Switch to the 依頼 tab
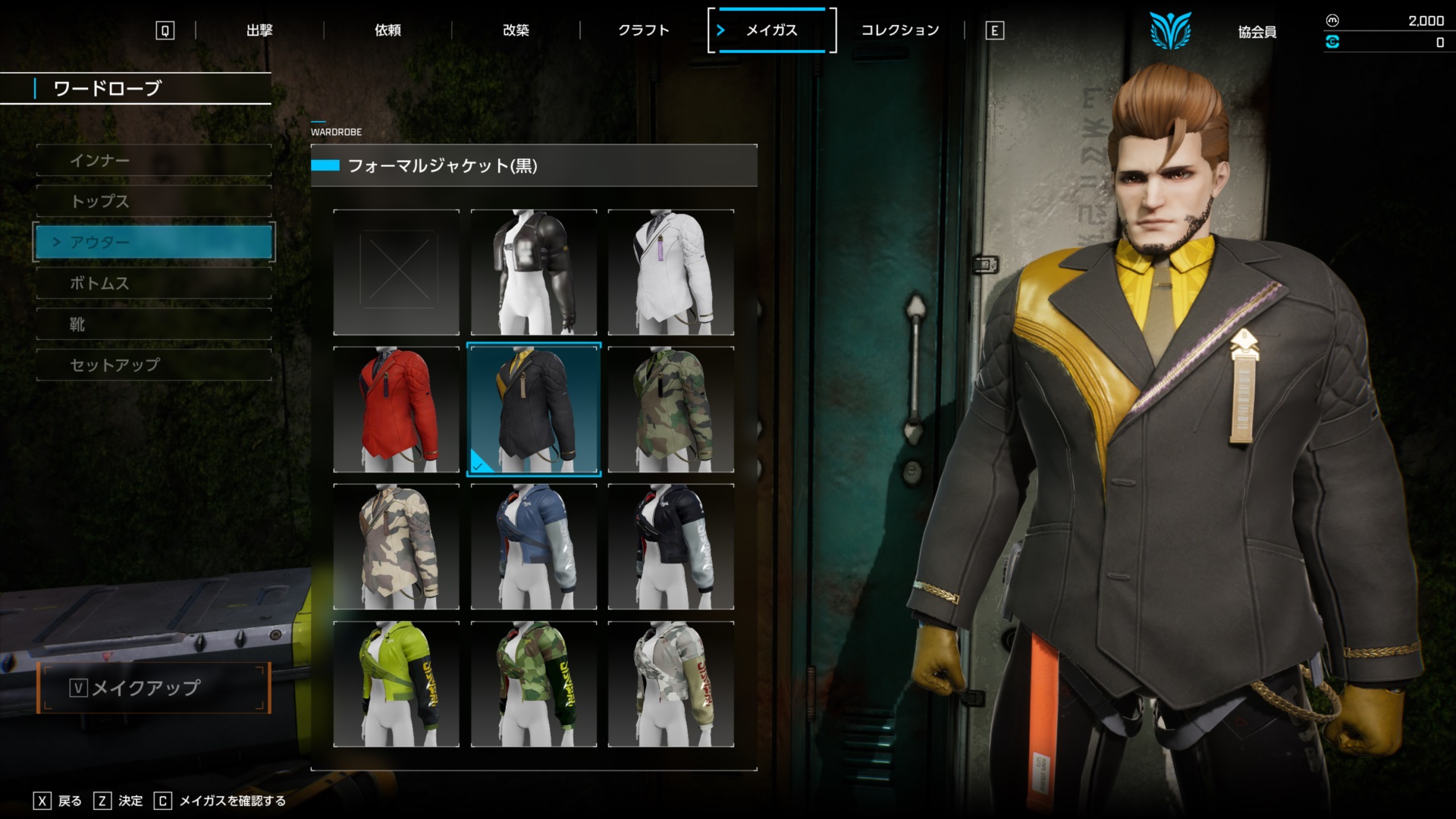This screenshot has width=1456, height=819. coord(388,30)
